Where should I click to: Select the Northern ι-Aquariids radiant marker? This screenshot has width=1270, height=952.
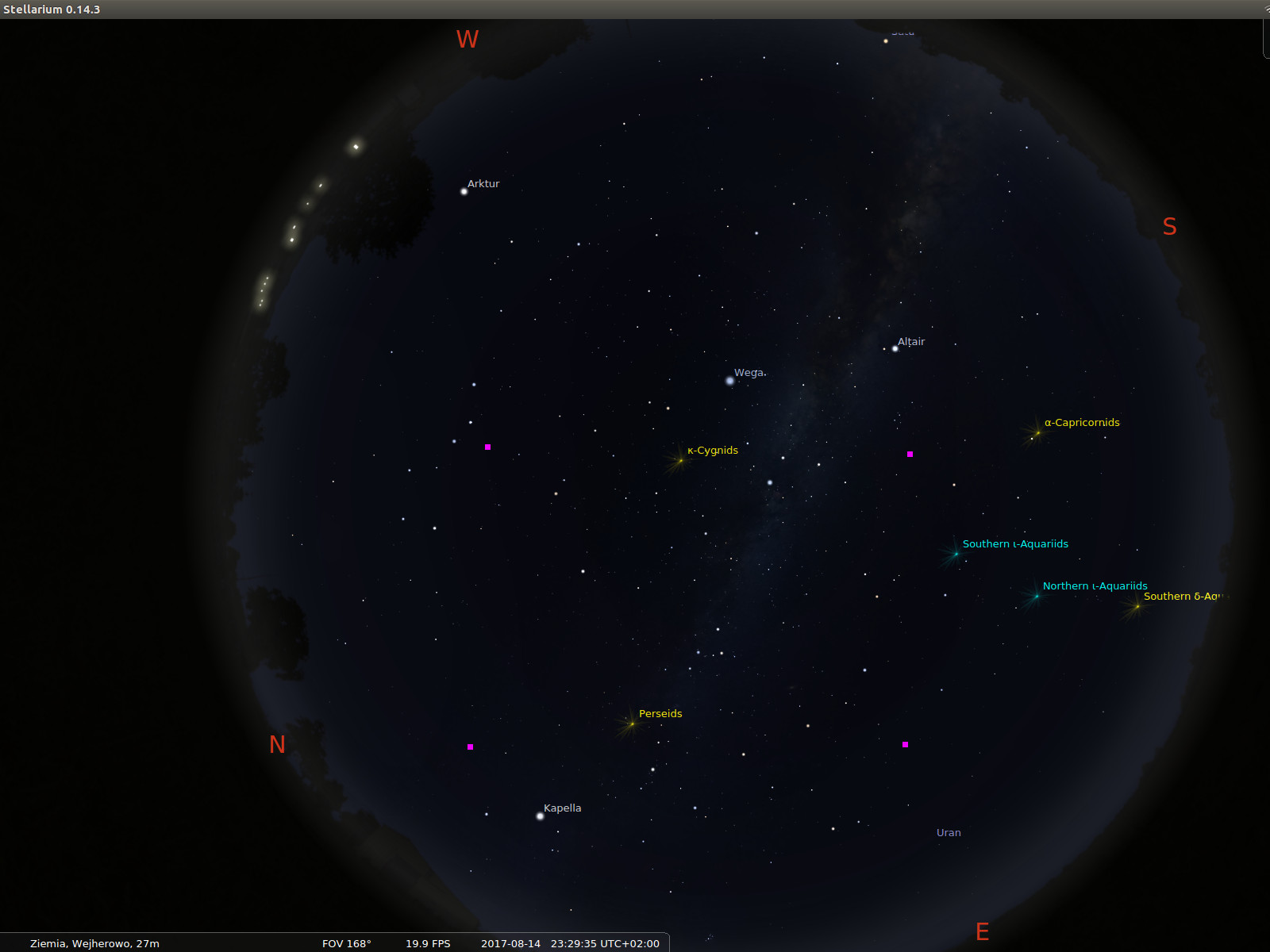point(1036,596)
